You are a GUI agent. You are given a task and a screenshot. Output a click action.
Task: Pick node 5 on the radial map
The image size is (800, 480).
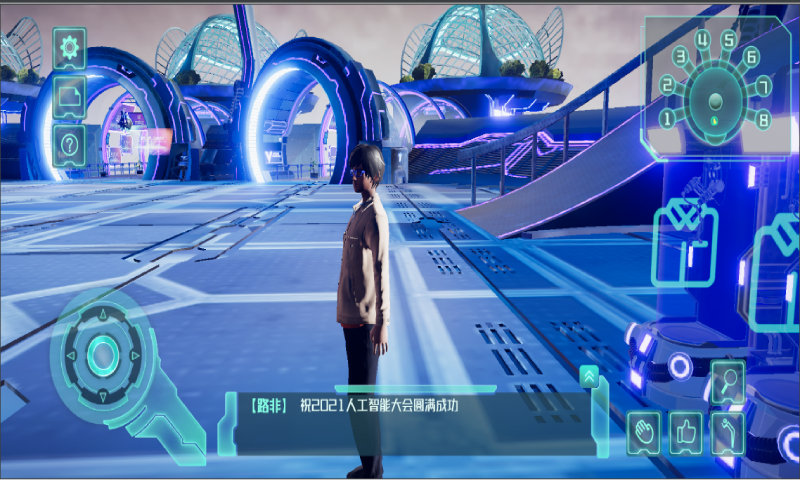click(730, 41)
